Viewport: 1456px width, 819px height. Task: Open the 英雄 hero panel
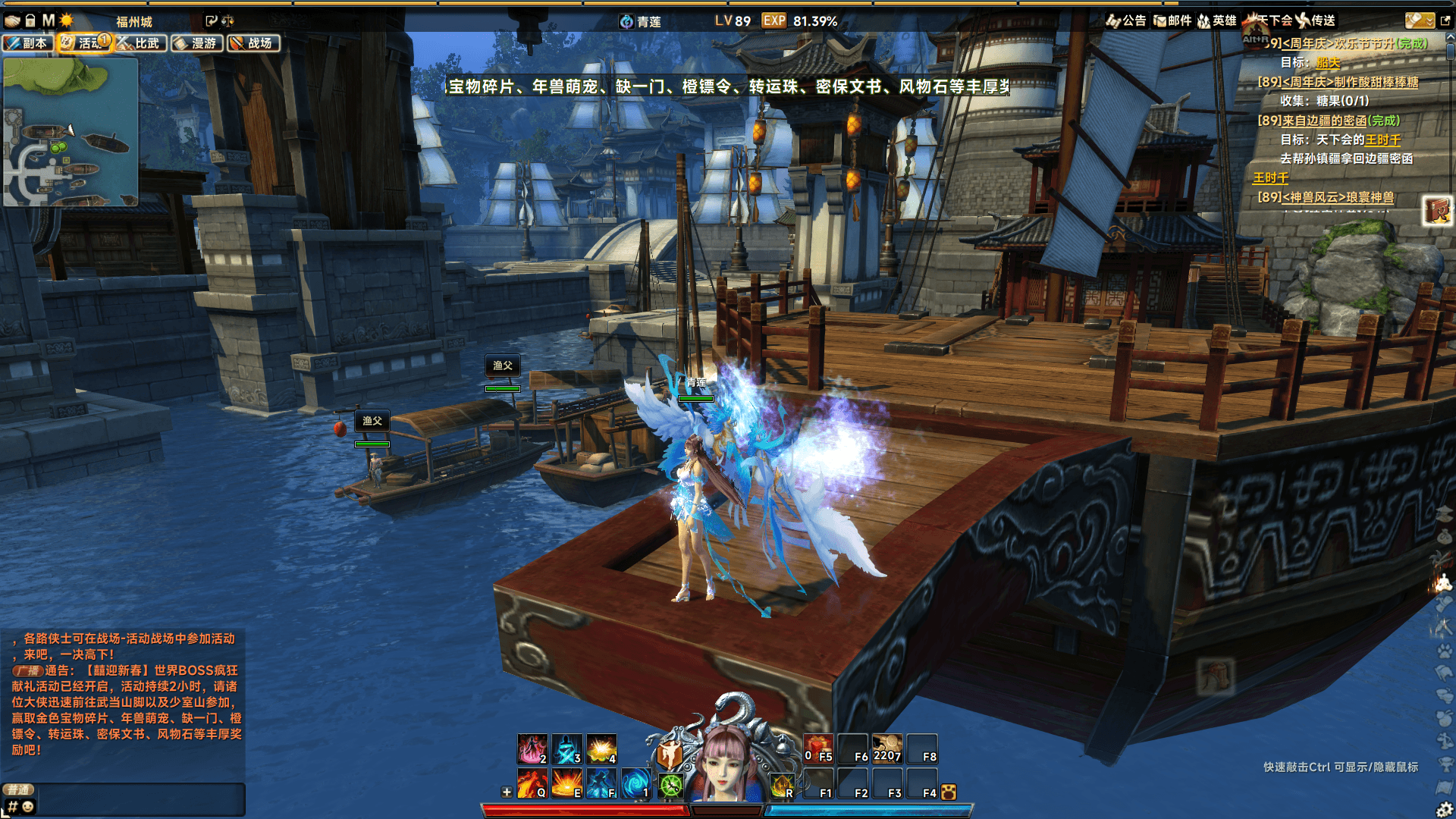point(1217,20)
